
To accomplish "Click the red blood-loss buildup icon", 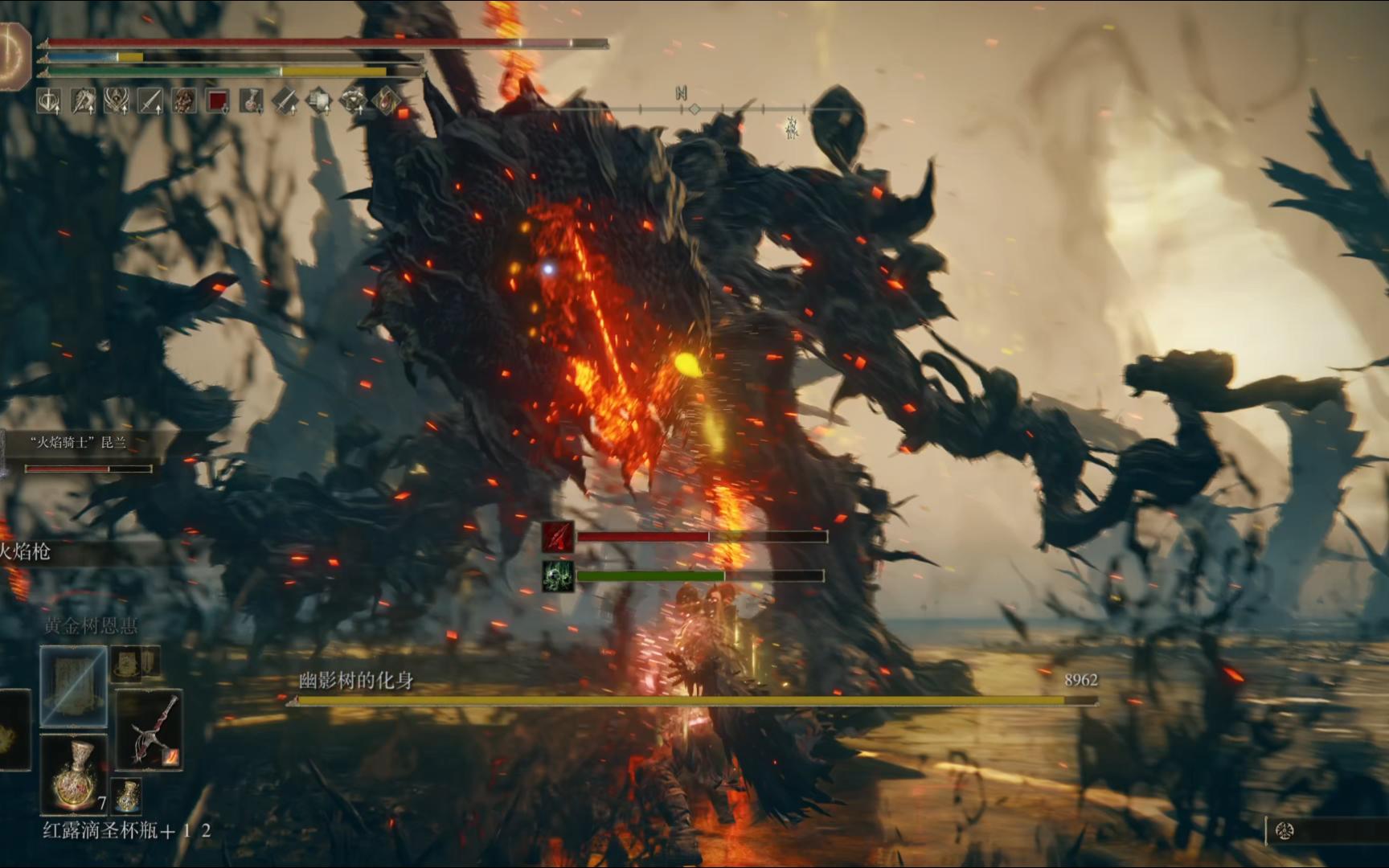I will coord(558,537).
